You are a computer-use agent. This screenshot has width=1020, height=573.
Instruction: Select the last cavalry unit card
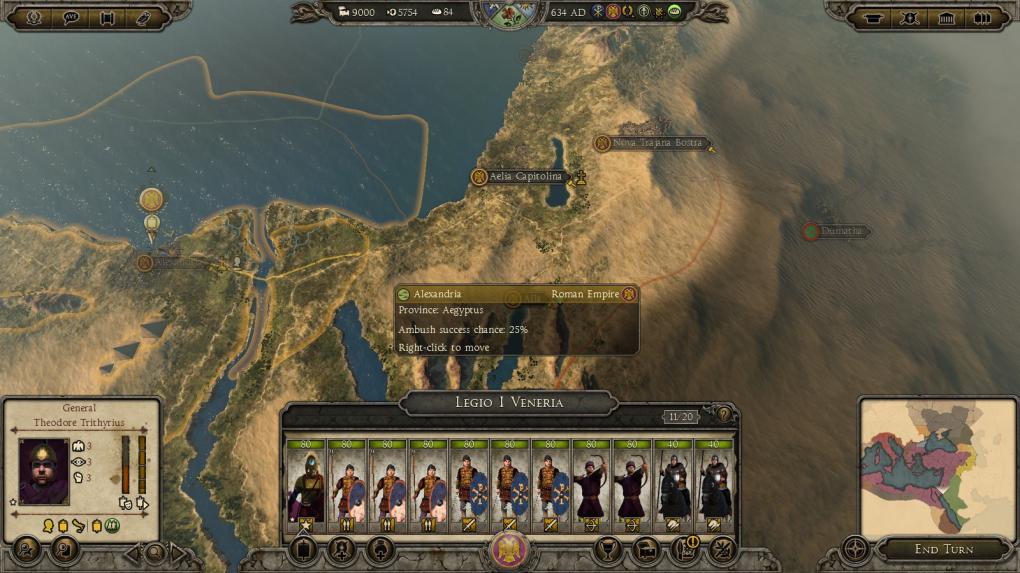click(714, 486)
